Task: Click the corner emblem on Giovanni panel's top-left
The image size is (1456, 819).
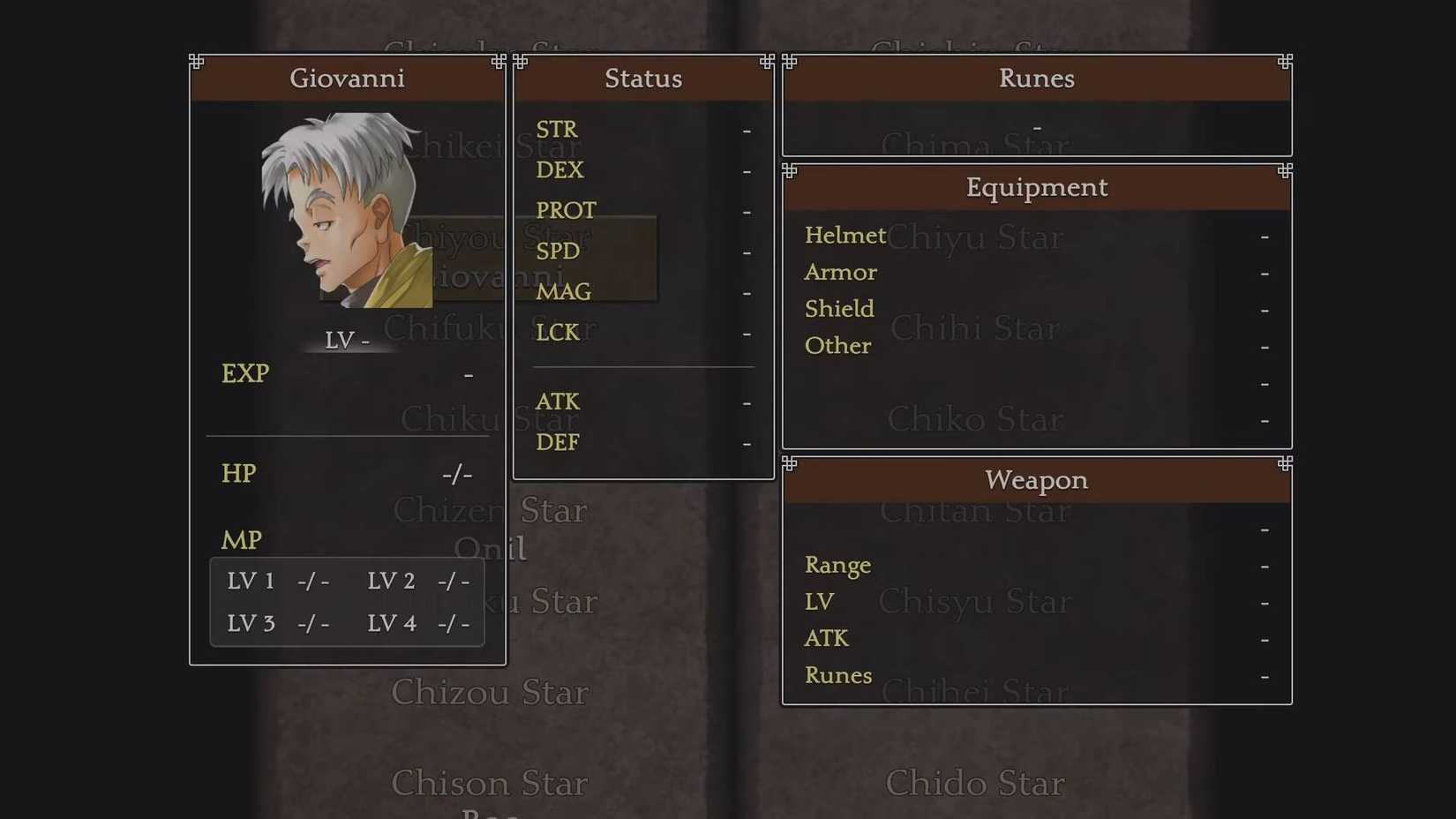Action: [x=196, y=60]
